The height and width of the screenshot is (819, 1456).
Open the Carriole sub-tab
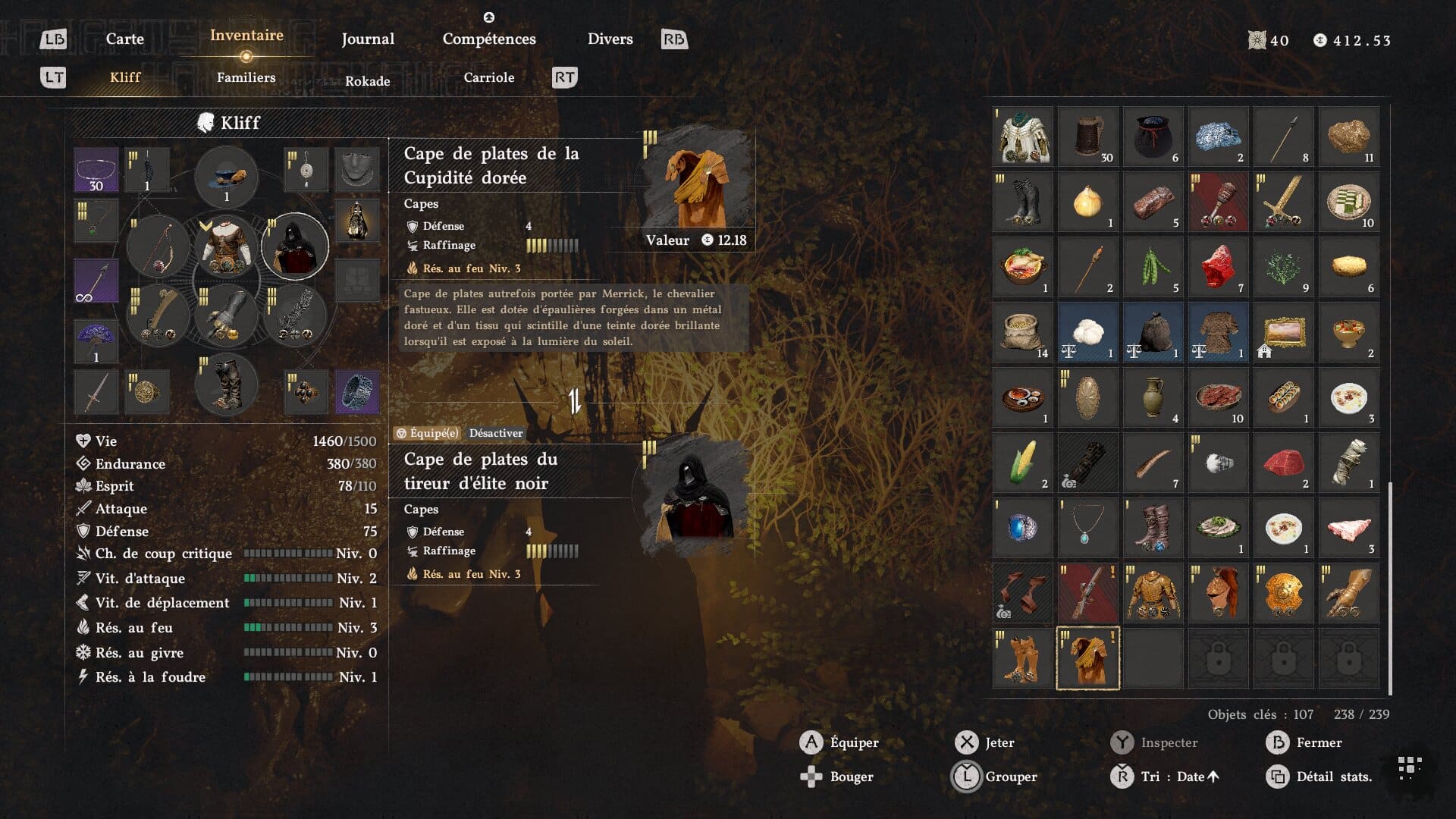click(x=488, y=77)
